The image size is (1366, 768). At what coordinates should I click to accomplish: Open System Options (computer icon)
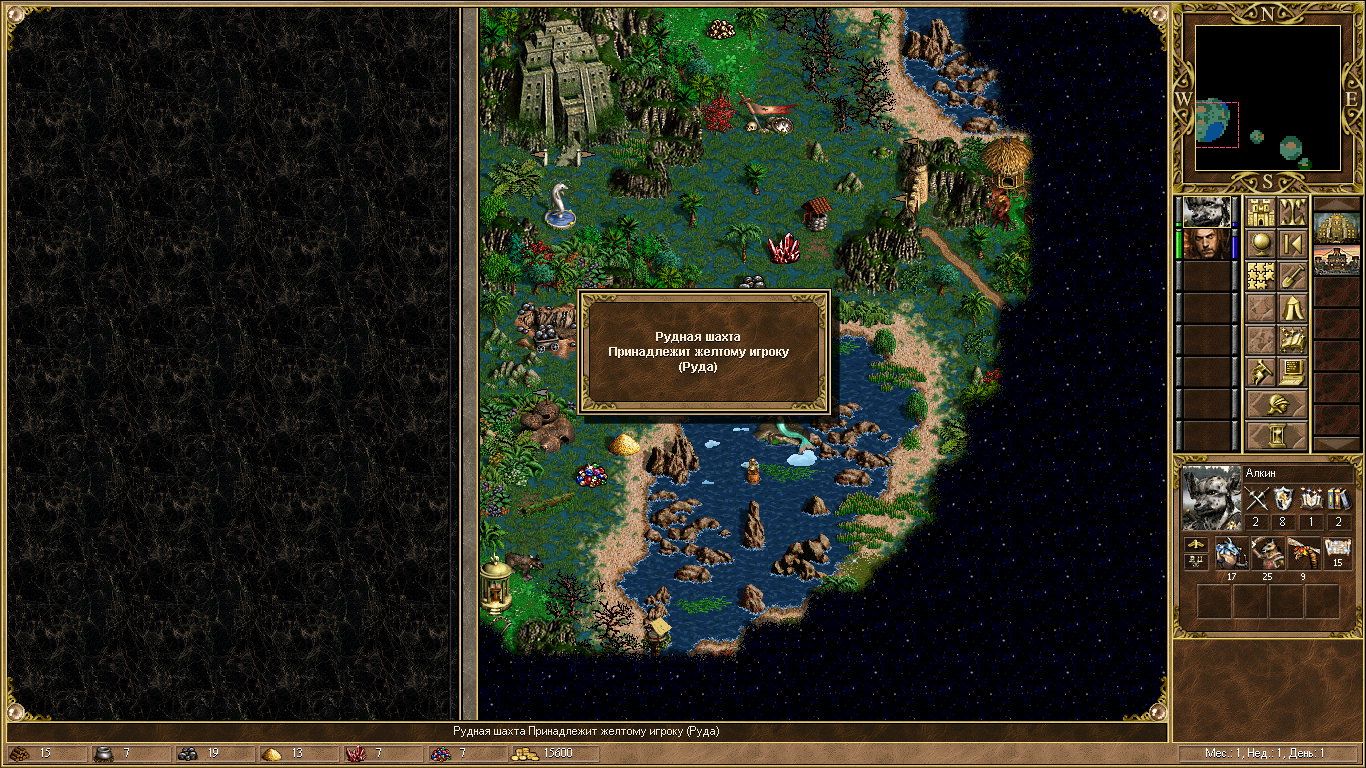tap(1292, 372)
